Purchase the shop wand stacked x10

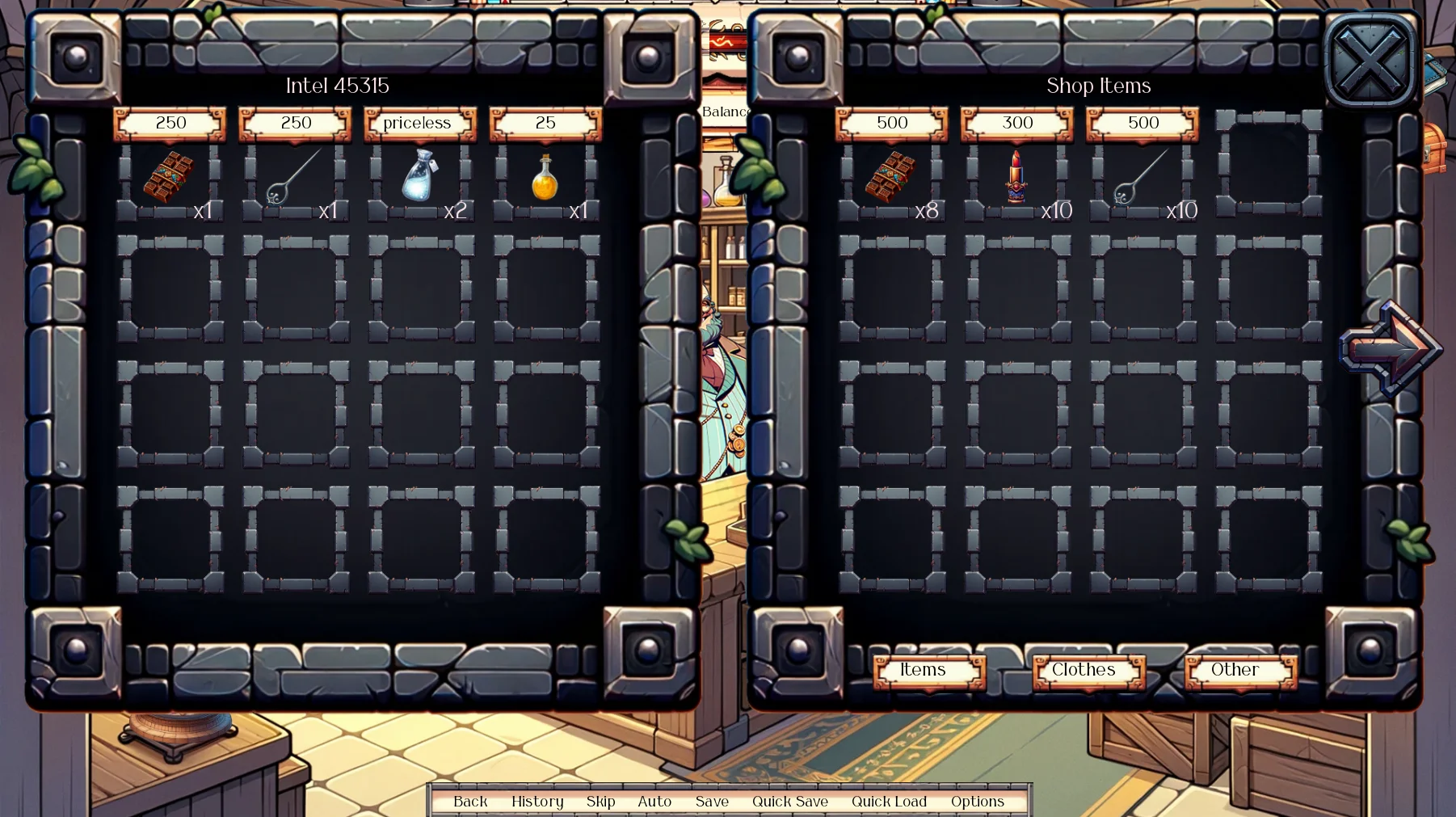(x=1142, y=178)
